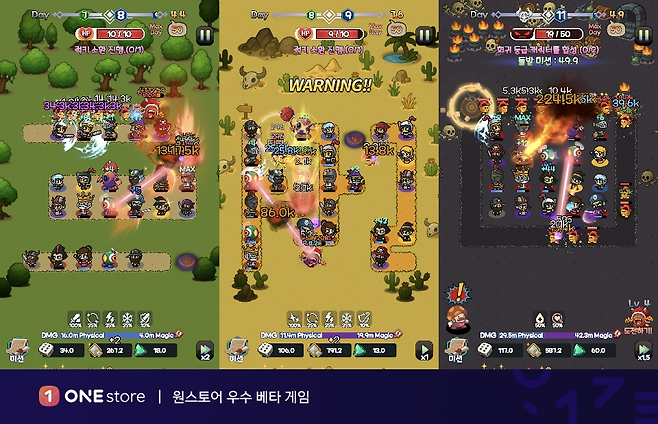Select the stone resource button showing 741.2
658x424 pixels.
tap(327, 351)
